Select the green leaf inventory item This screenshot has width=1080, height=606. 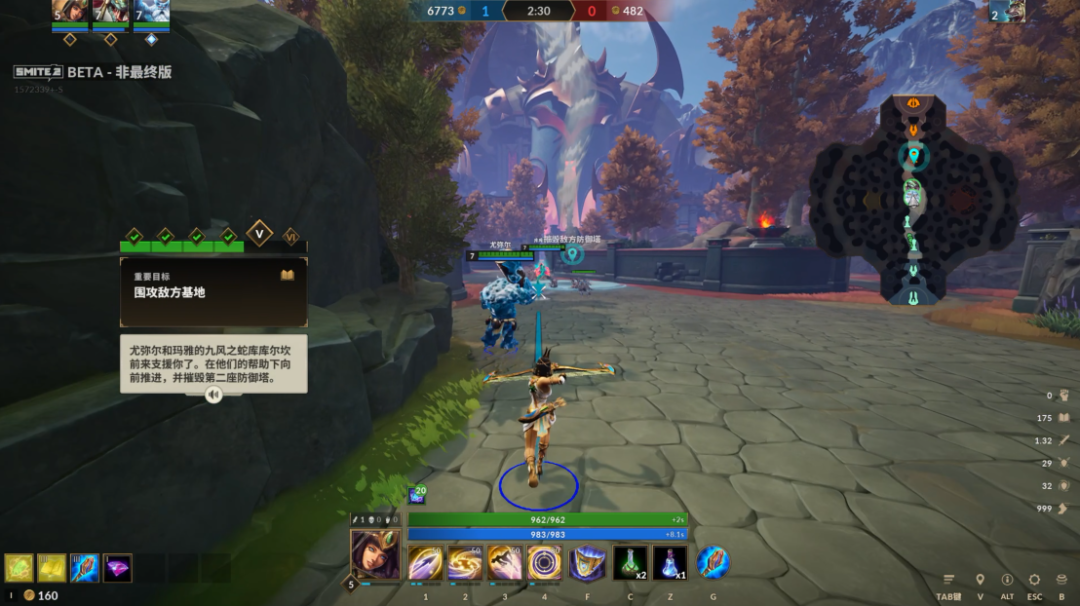click(x=19, y=568)
